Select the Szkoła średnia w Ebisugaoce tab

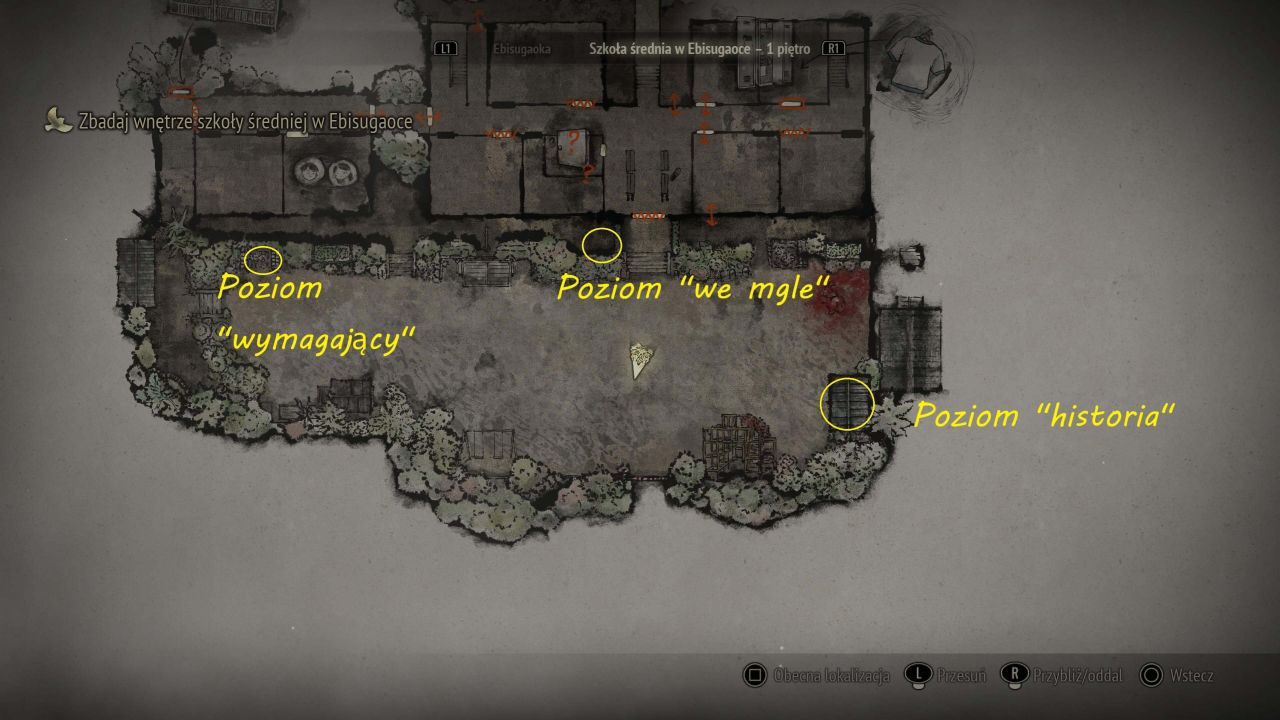[x=698, y=48]
